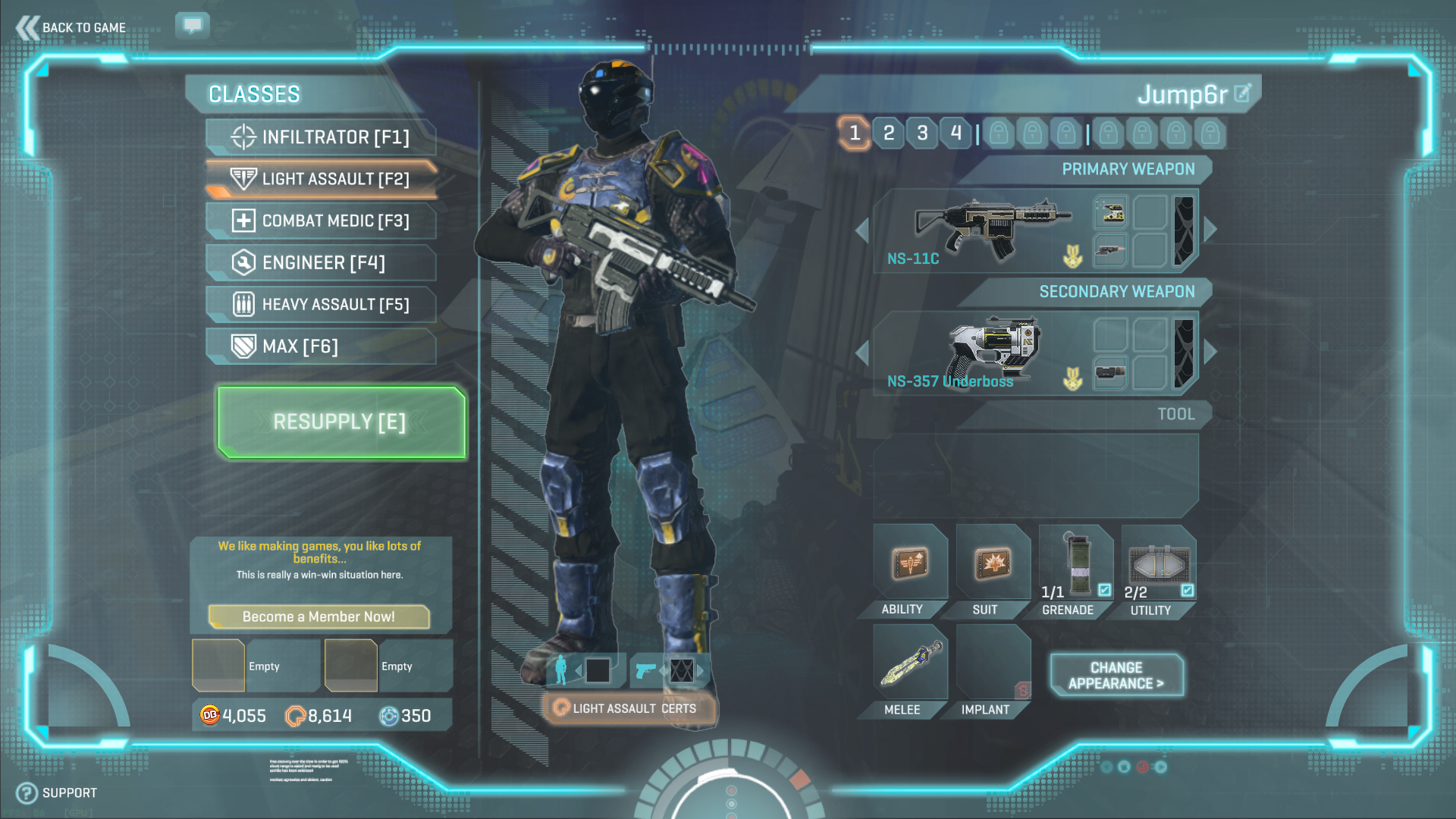Click Change Appearance
The width and height of the screenshot is (1456, 819).
point(1116,675)
